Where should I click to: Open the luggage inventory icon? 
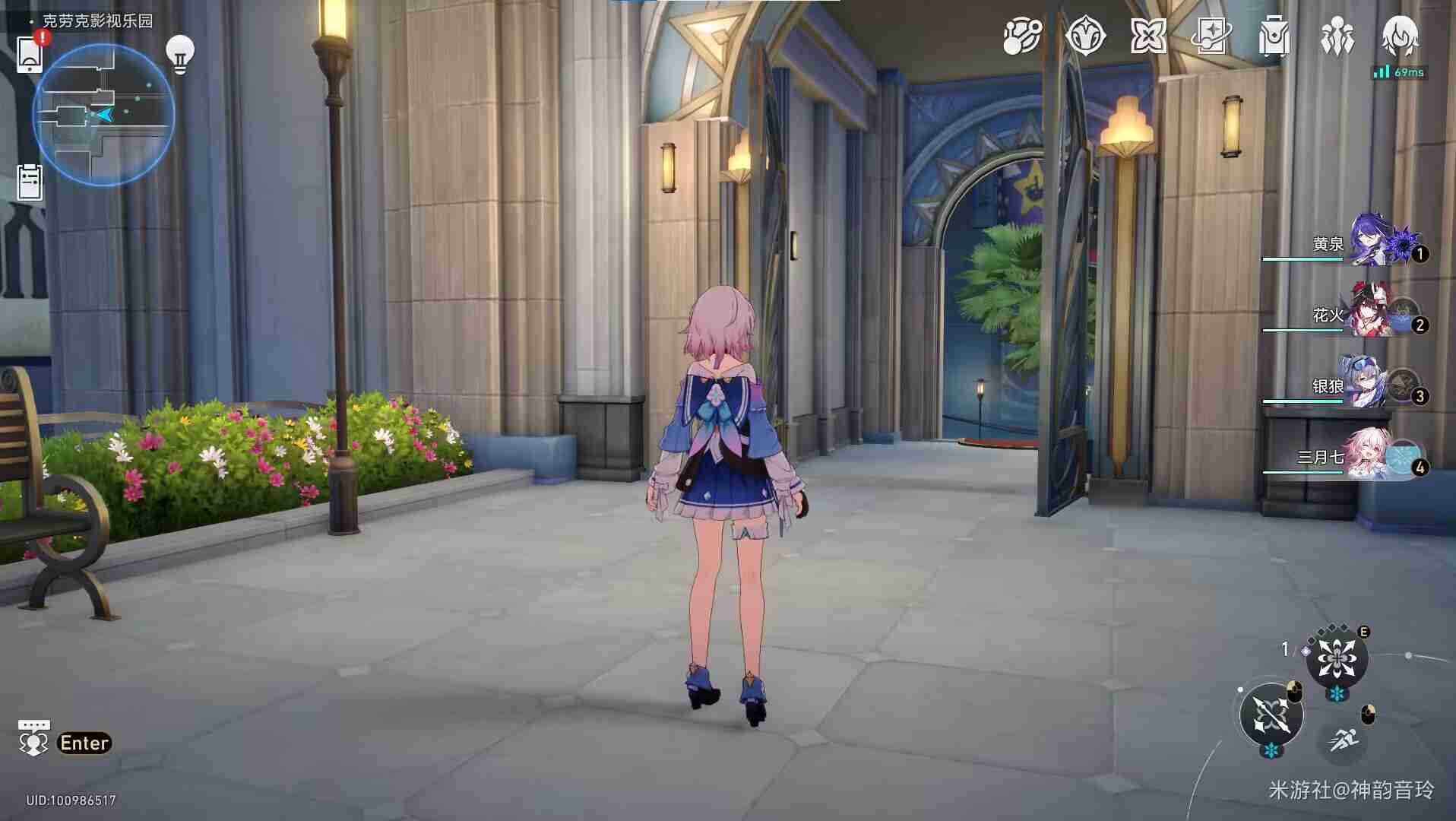point(1274,36)
